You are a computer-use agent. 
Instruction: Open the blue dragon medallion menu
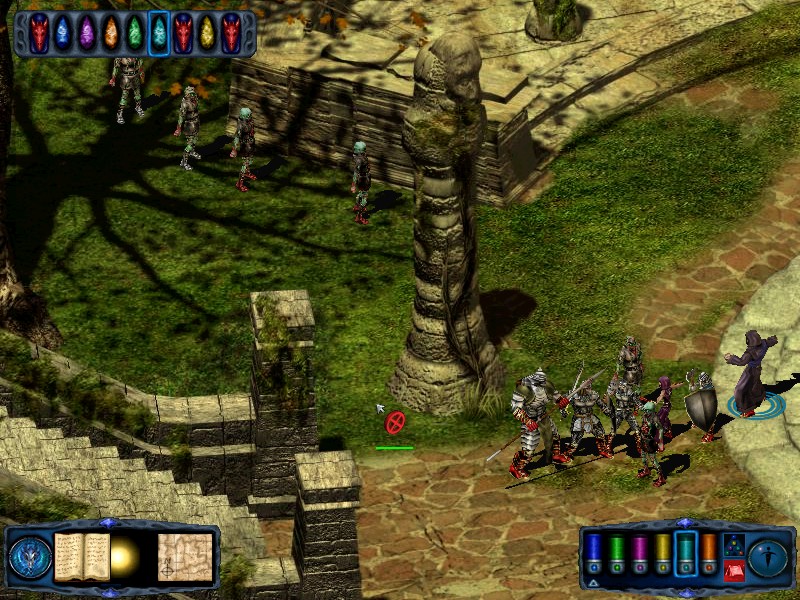coord(29,557)
